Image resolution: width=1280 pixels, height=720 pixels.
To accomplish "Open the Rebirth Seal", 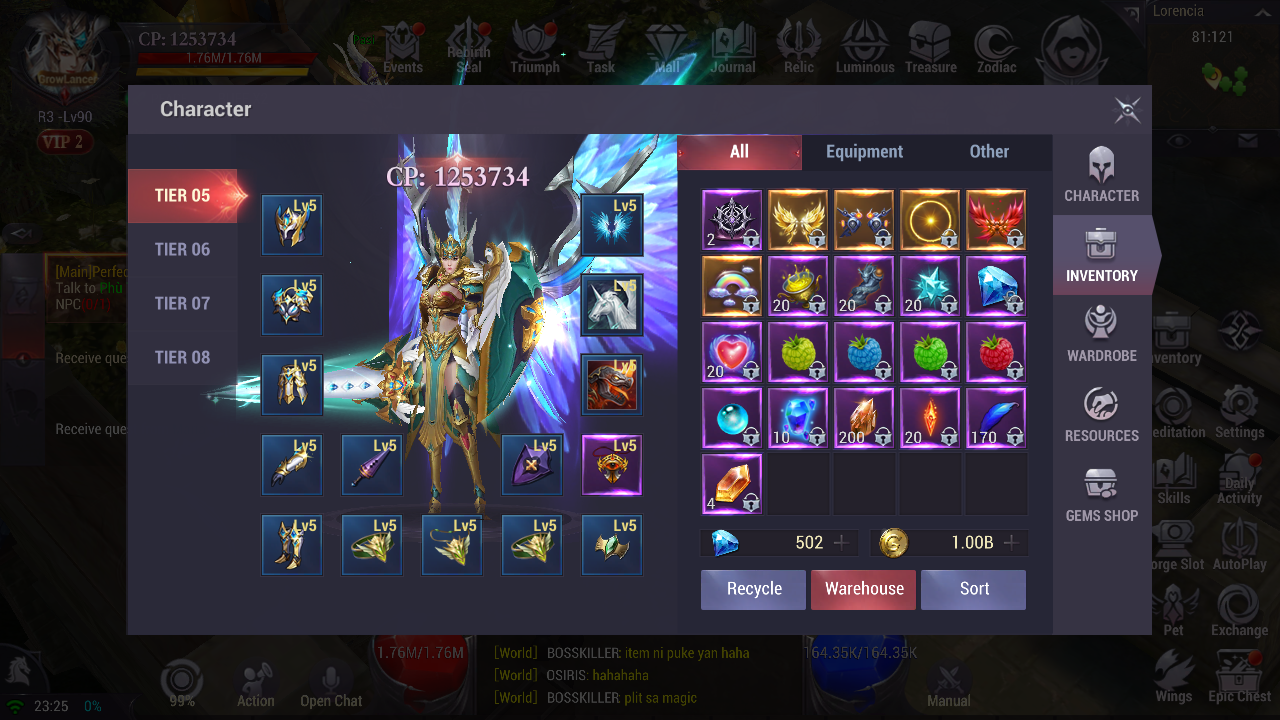I will pos(469,45).
